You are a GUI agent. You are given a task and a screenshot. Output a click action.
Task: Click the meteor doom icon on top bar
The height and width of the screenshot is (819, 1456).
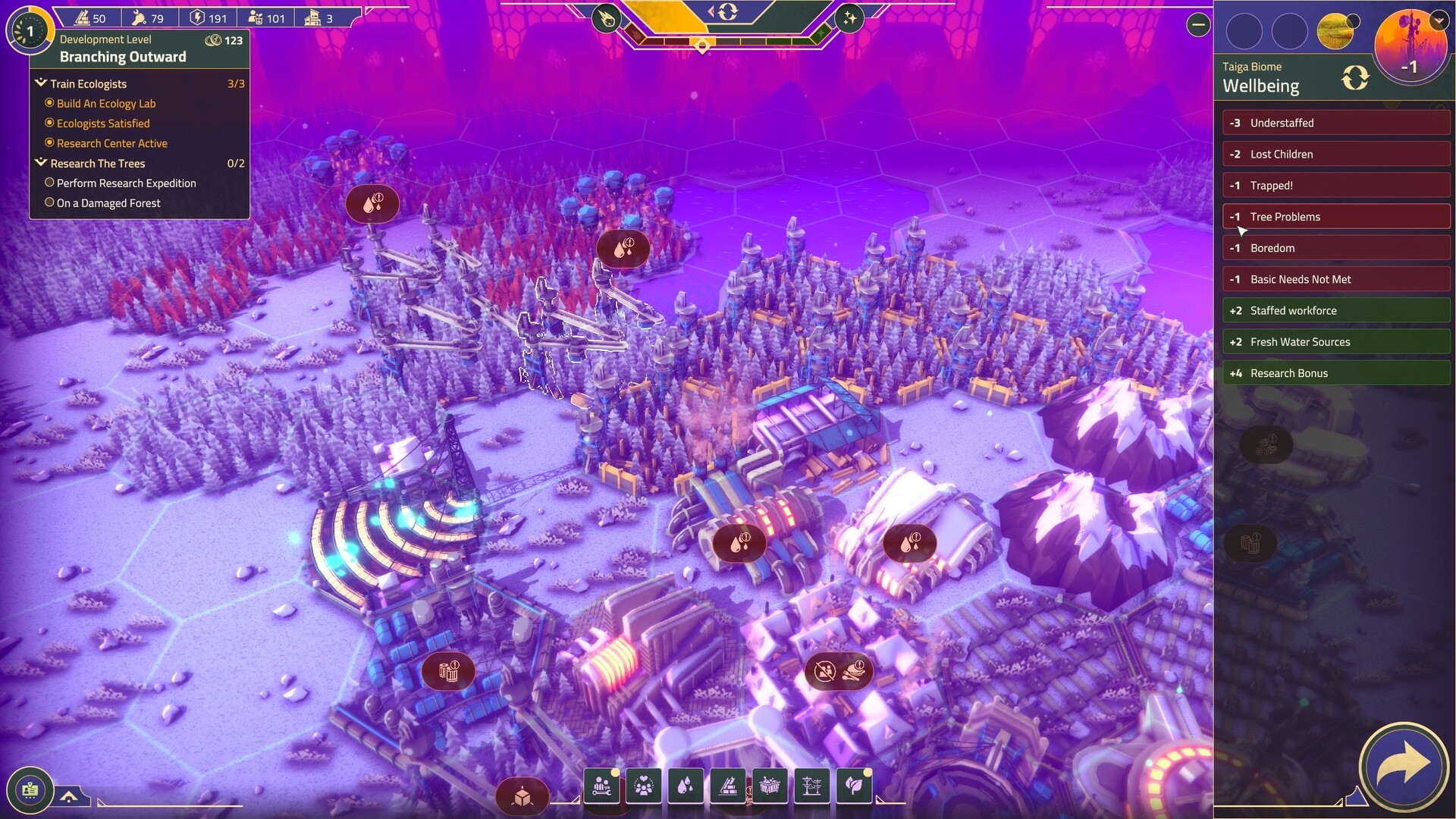(607, 19)
